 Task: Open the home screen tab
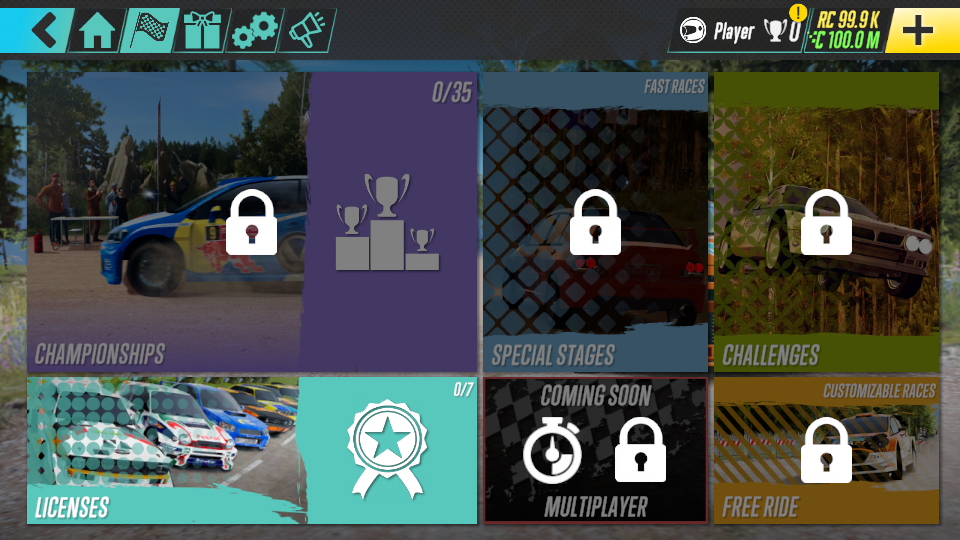click(x=98, y=31)
